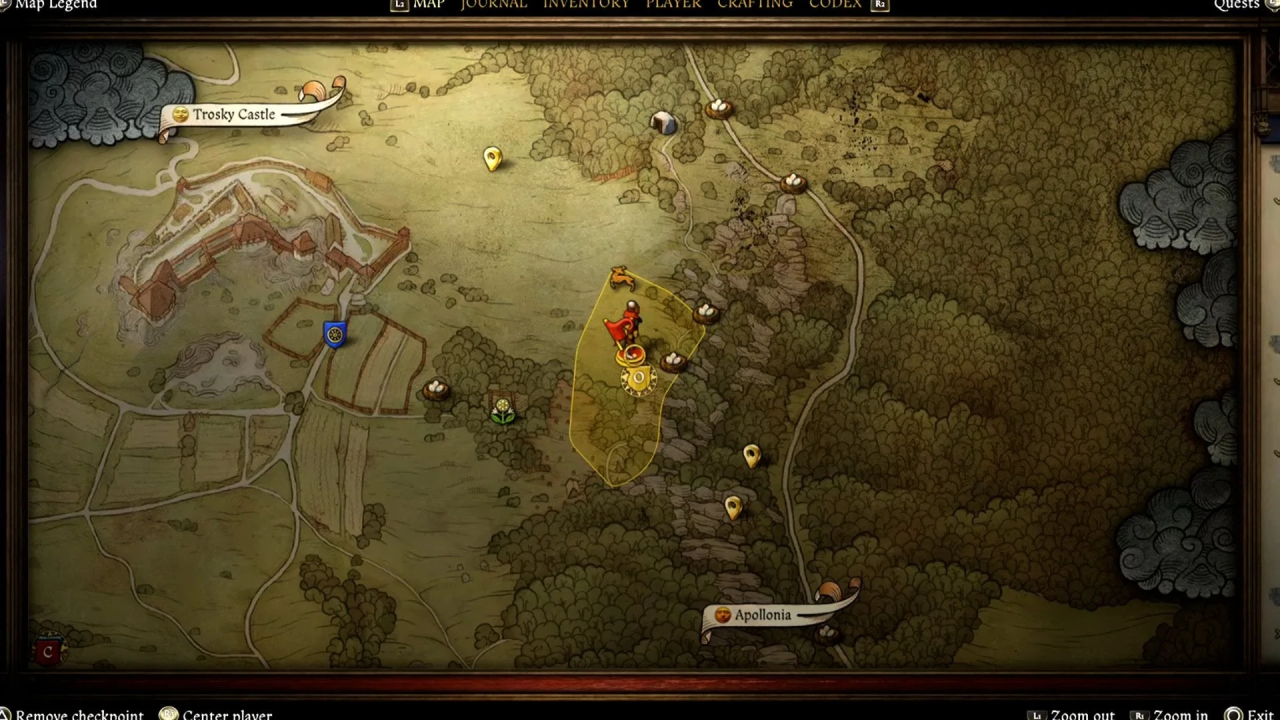This screenshot has height=720, width=1280.
Task: Select the Player tab
Action: coord(673,5)
